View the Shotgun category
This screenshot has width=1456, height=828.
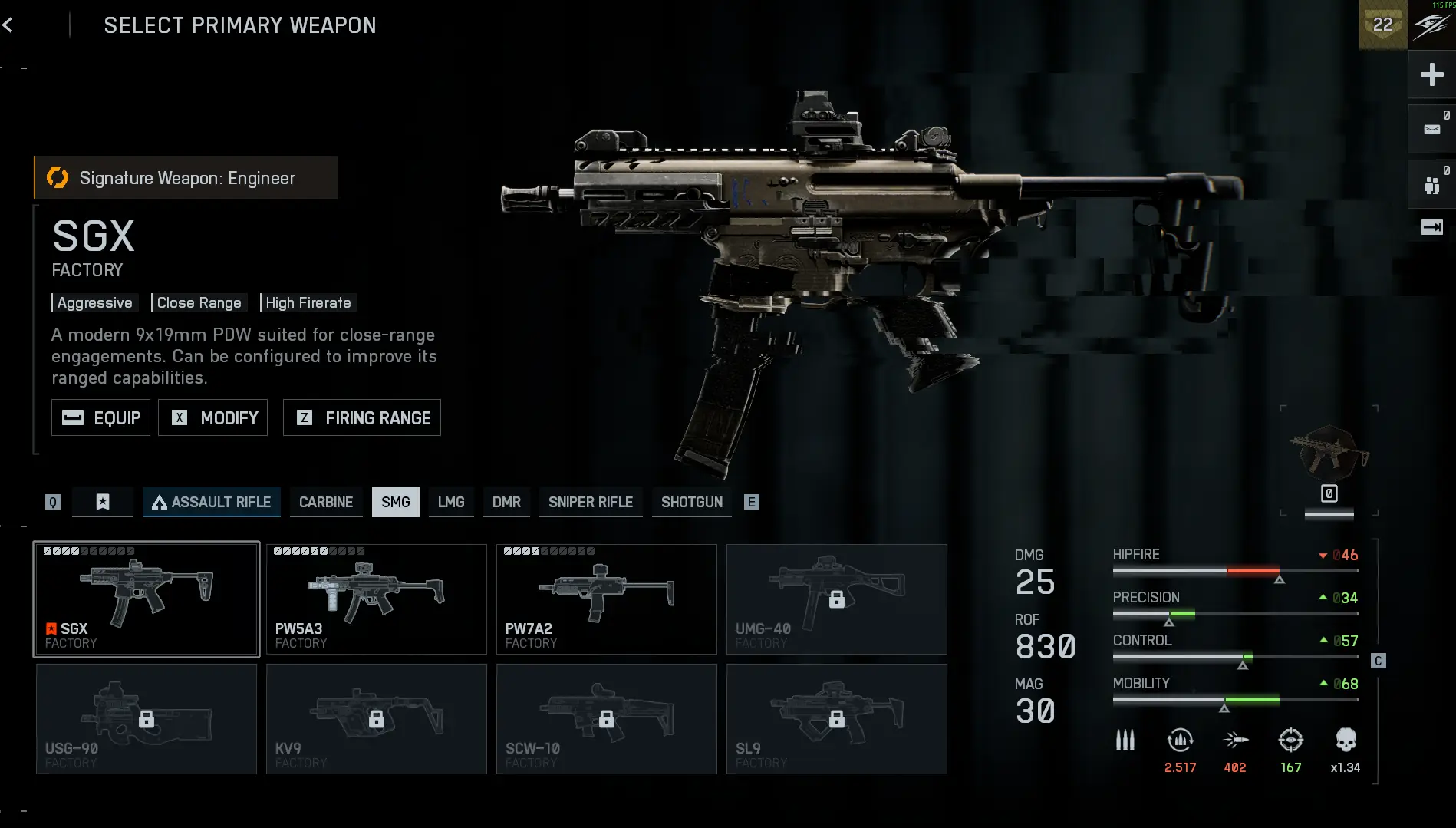[x=692, y=502]
